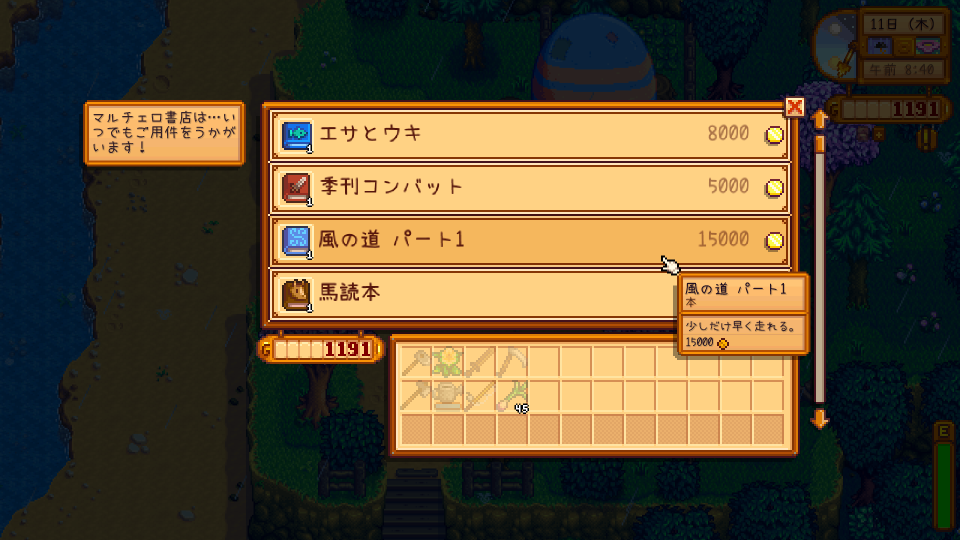Click the shop list's down arrow
Screen dimensions: 960x540
[819, 418]
